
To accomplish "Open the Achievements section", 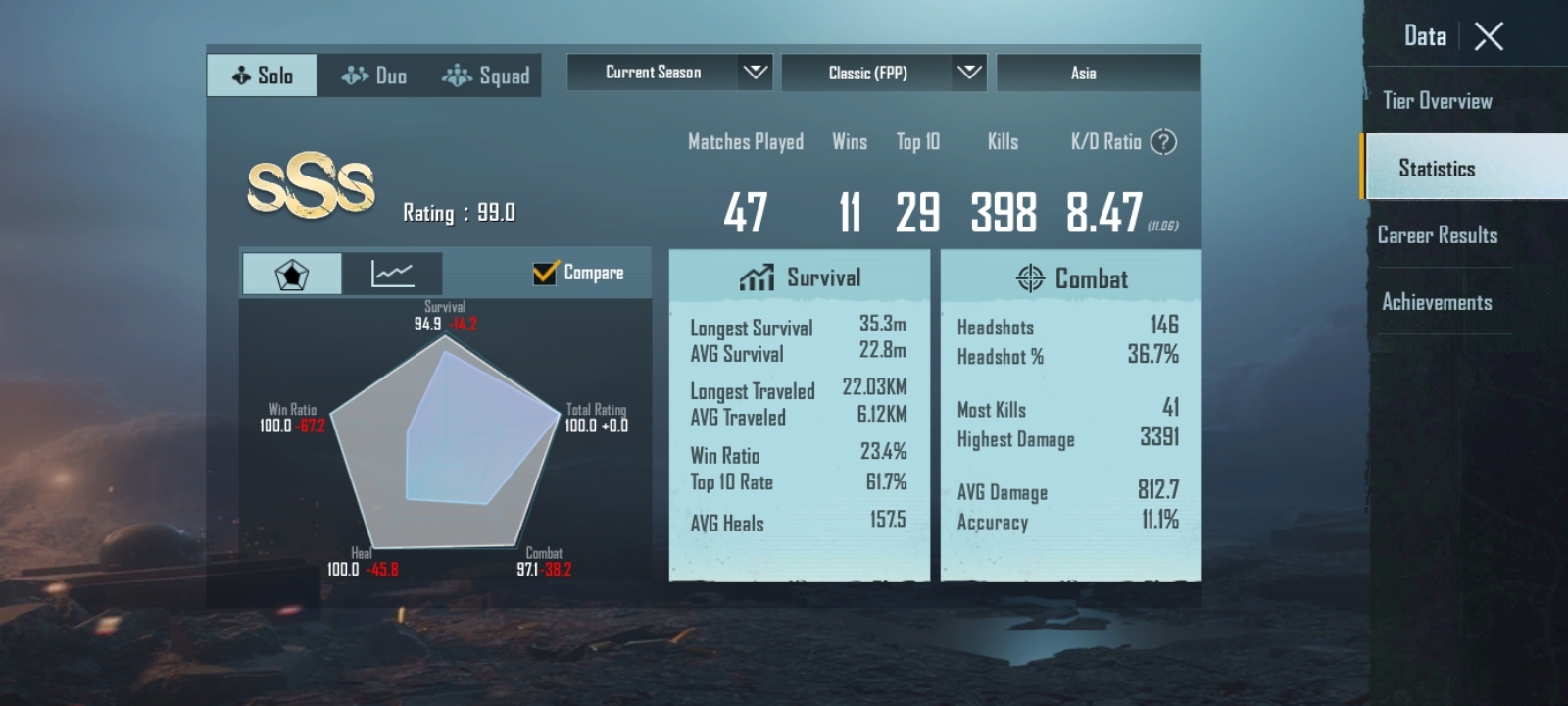I will tap(1439, 302).
